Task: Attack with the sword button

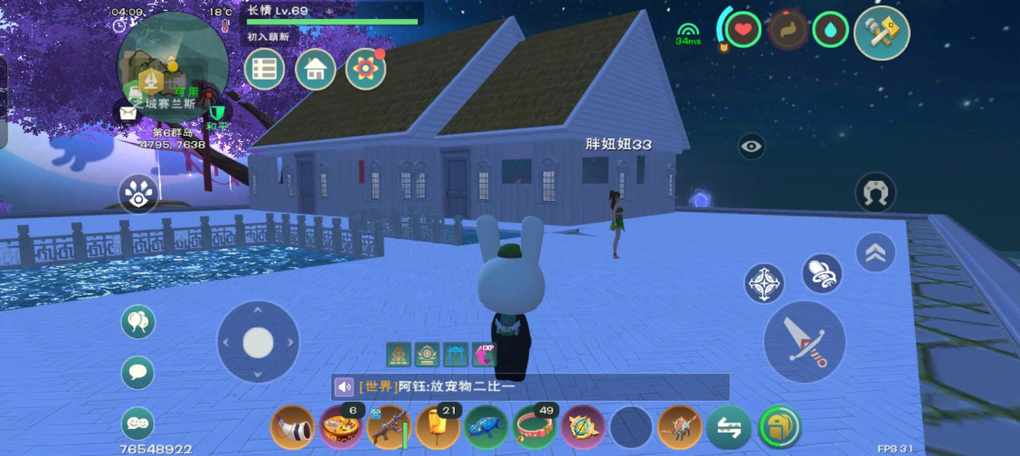Action: pos(804,342)
